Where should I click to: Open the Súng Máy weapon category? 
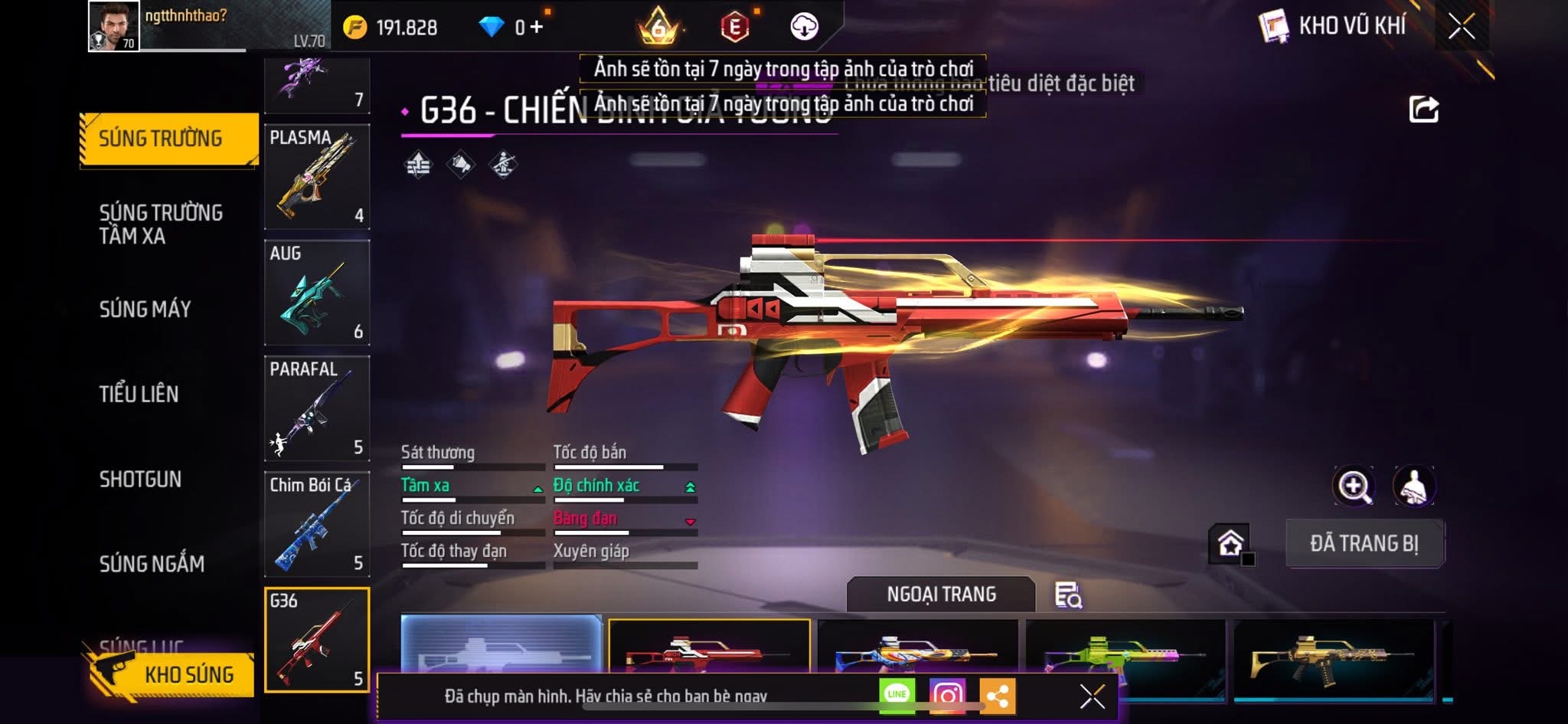pos(145,309)
